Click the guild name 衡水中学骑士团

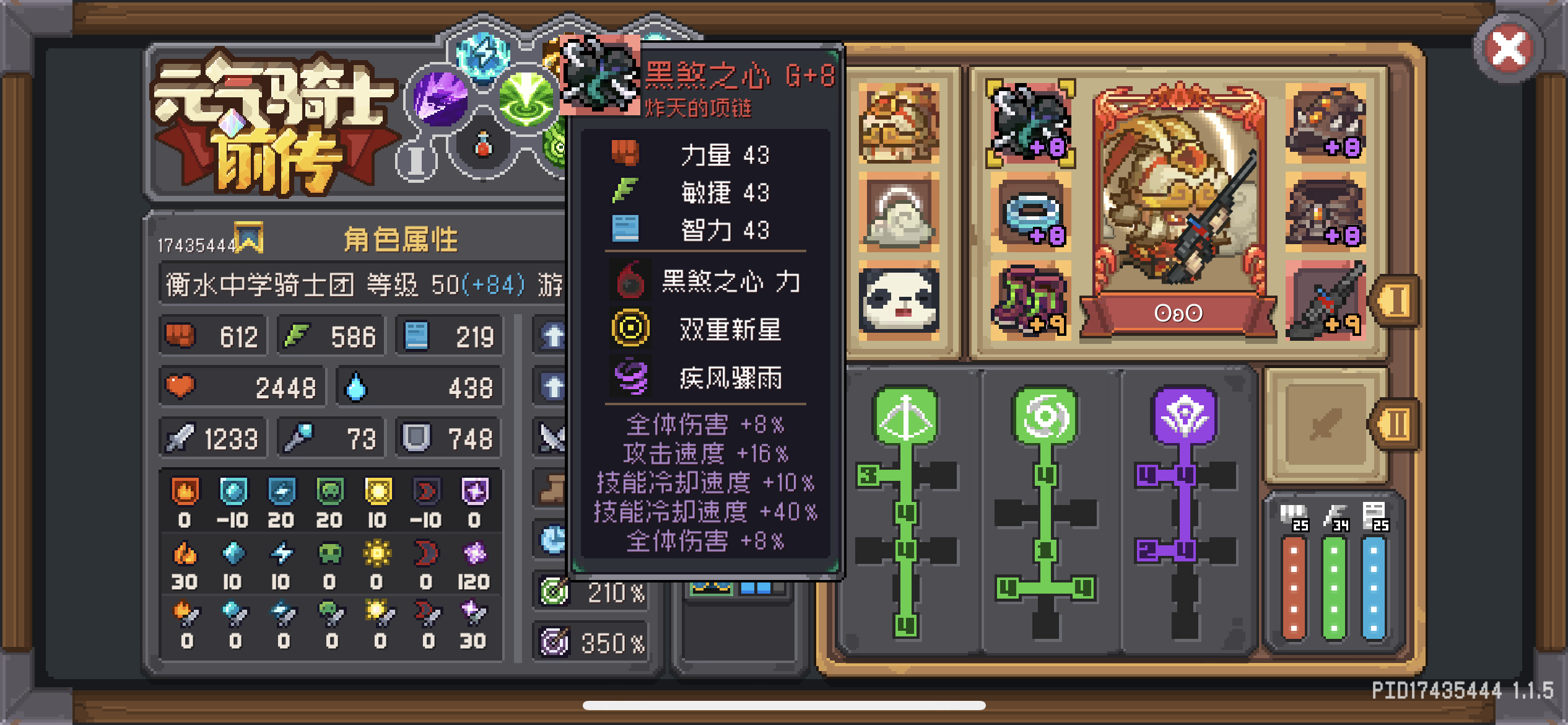pyautogui.click(x=260, y=284)
